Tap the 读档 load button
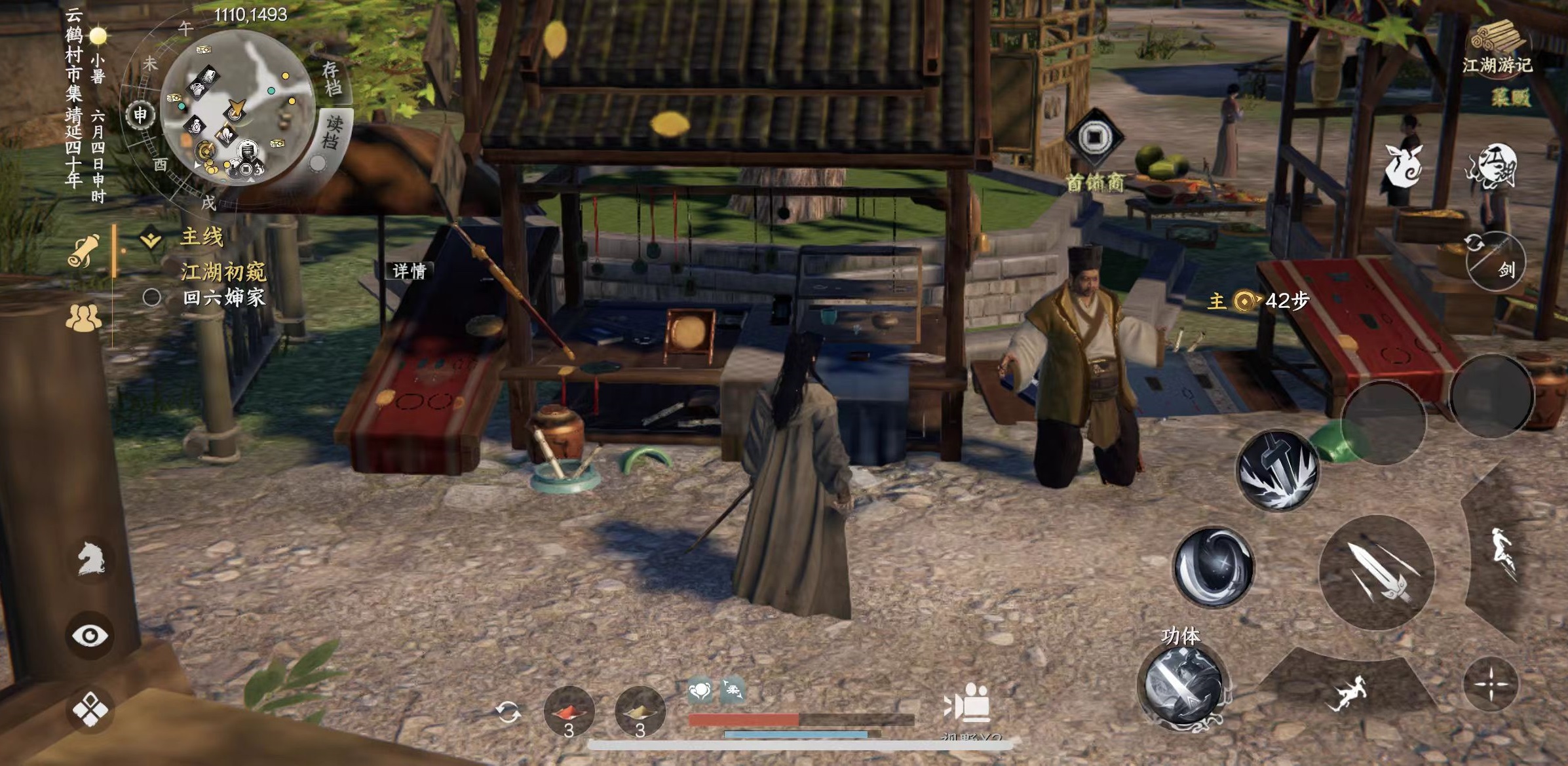Image resolution: width=1568 pixels, height=766 pixels. (x=334, y=131)
